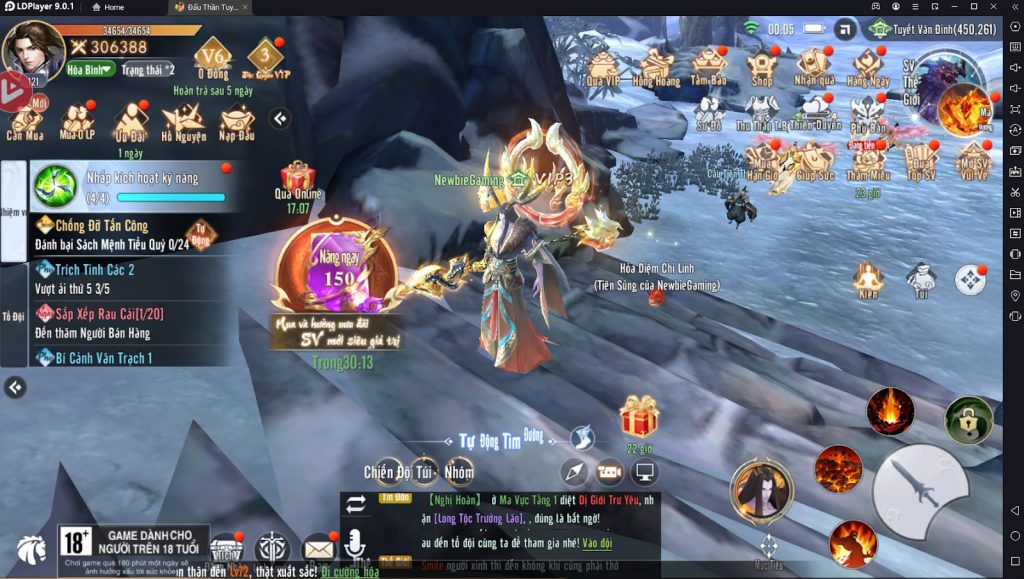1024x579 pixels.
Task: Open the Nạp Đầu first recharge offer
Action: tap(237, 122)
